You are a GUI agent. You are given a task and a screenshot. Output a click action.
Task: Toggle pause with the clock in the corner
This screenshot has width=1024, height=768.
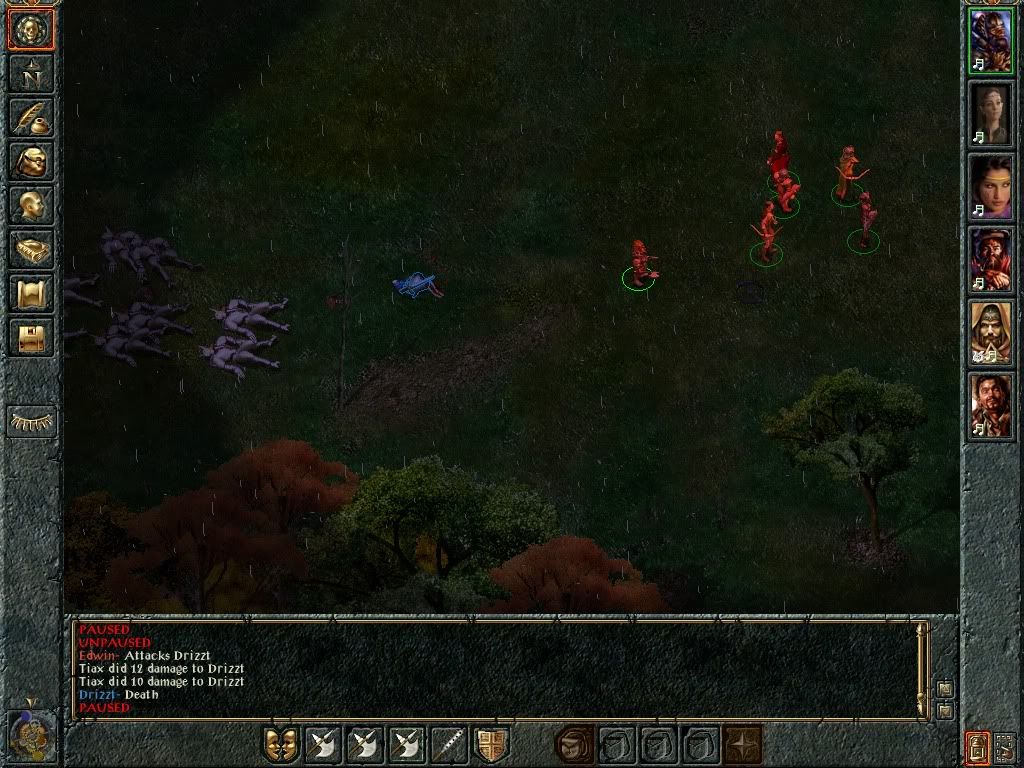tap(31, 733)
